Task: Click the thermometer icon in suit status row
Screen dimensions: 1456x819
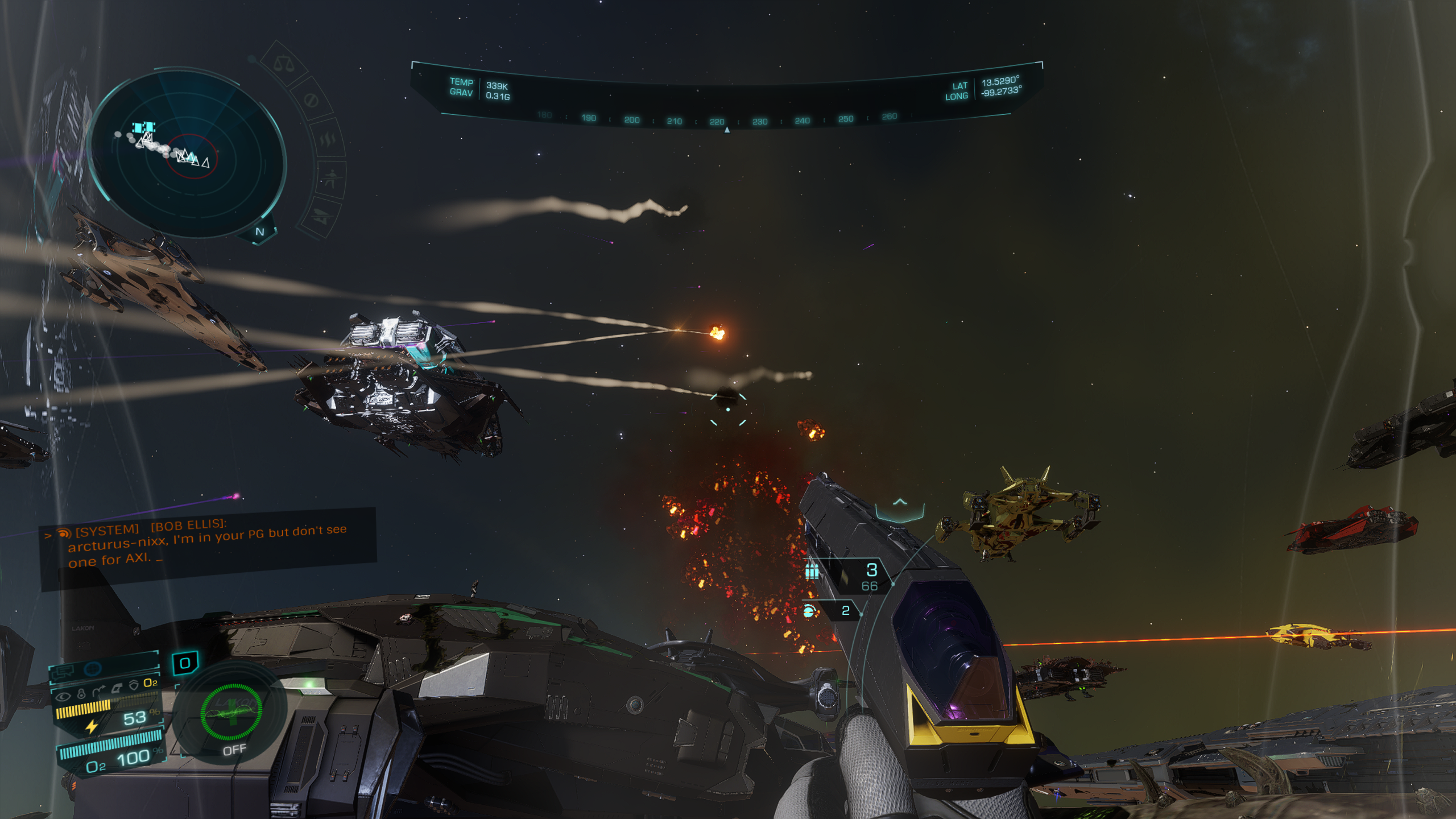Action: tap(81, 694)
